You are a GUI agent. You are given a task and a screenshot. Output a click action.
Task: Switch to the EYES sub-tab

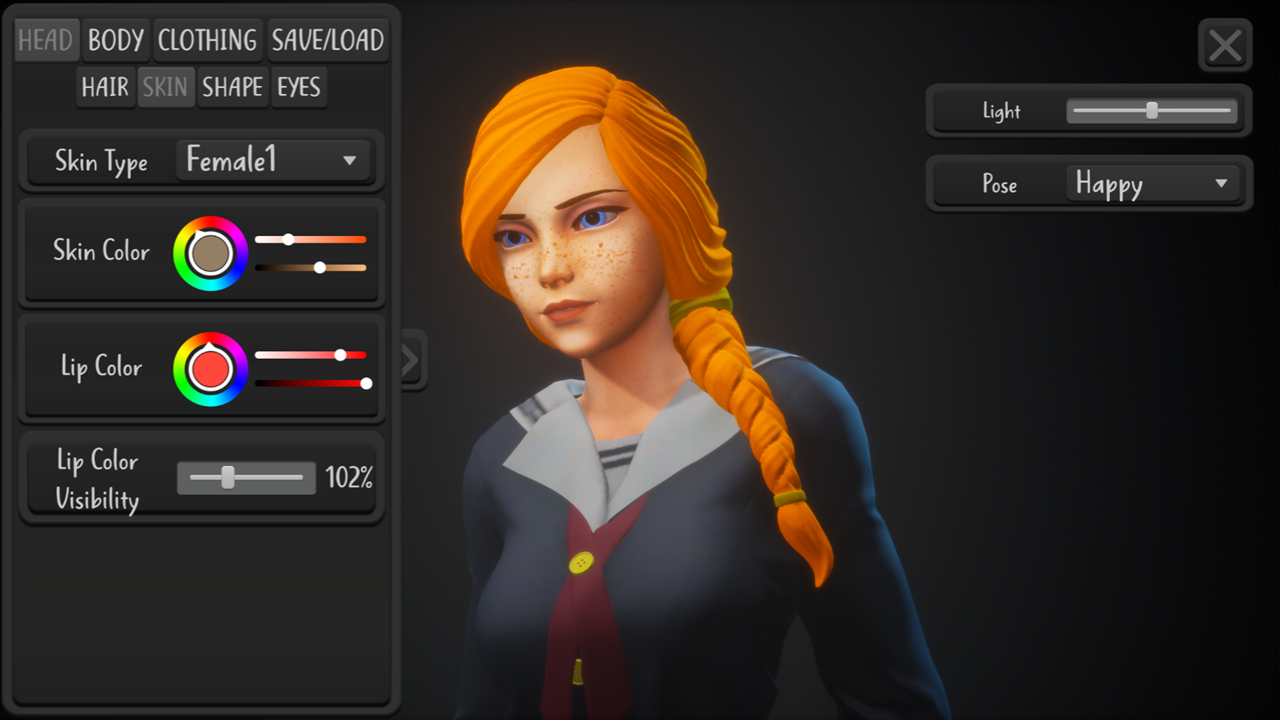click(x=299, y=88)
